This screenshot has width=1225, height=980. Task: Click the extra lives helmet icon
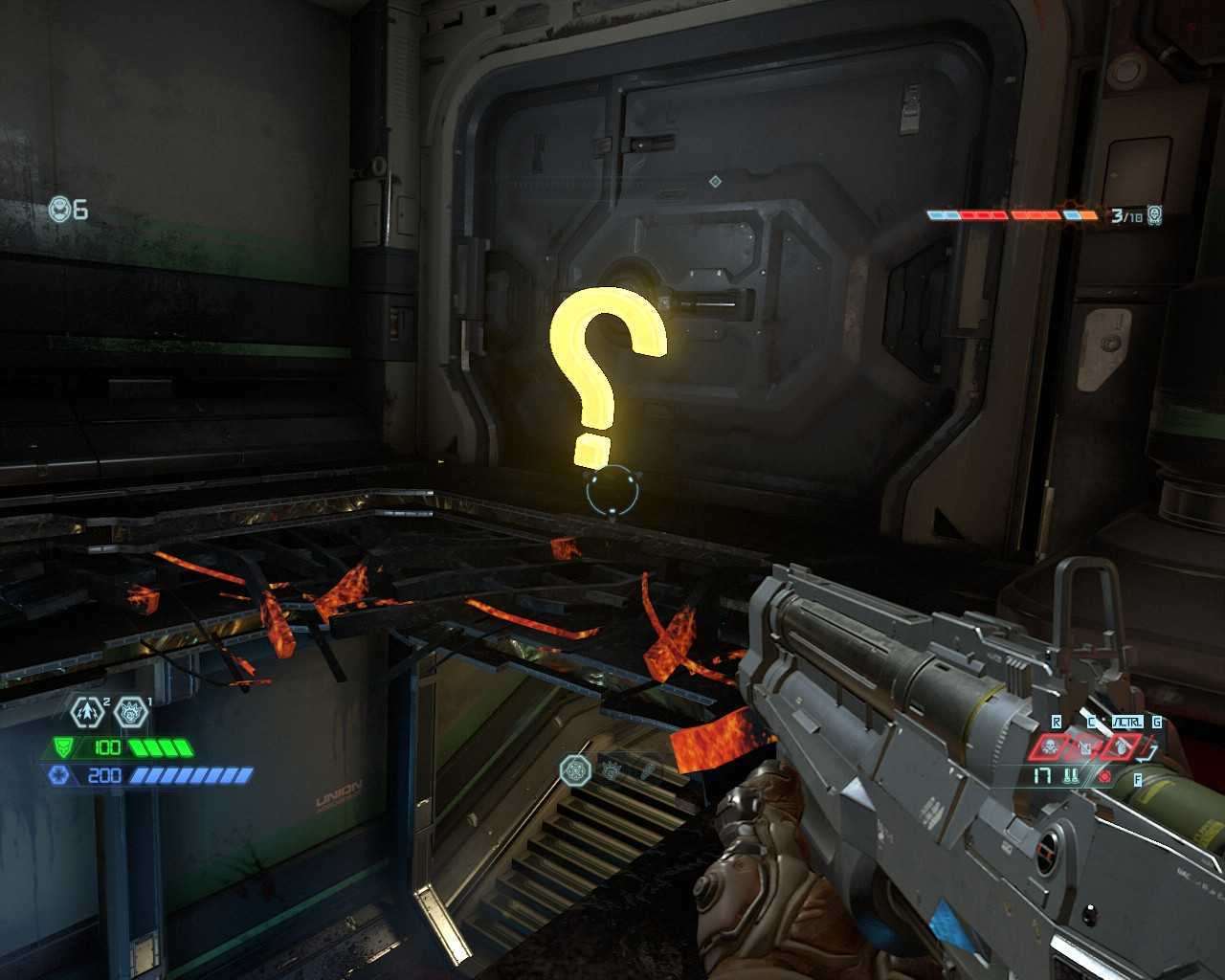[x=60, y=210]
